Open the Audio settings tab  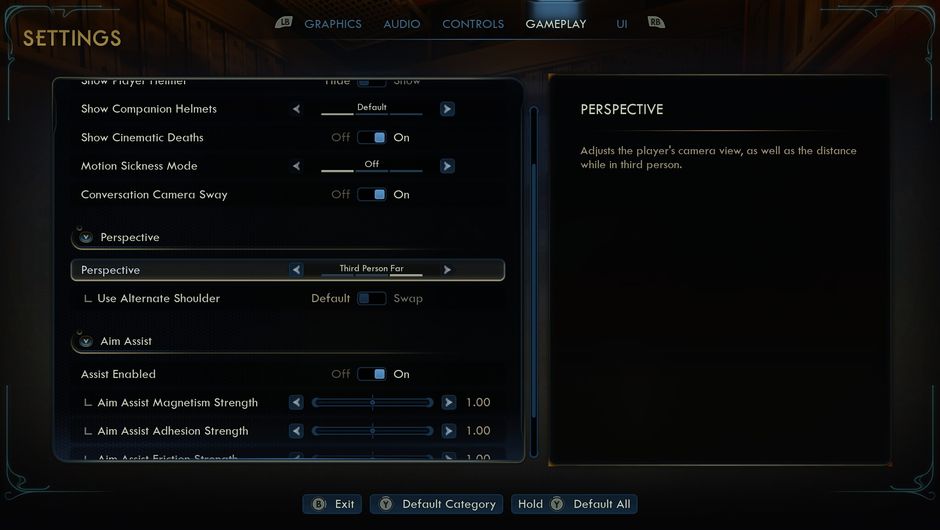coord(402,24)
